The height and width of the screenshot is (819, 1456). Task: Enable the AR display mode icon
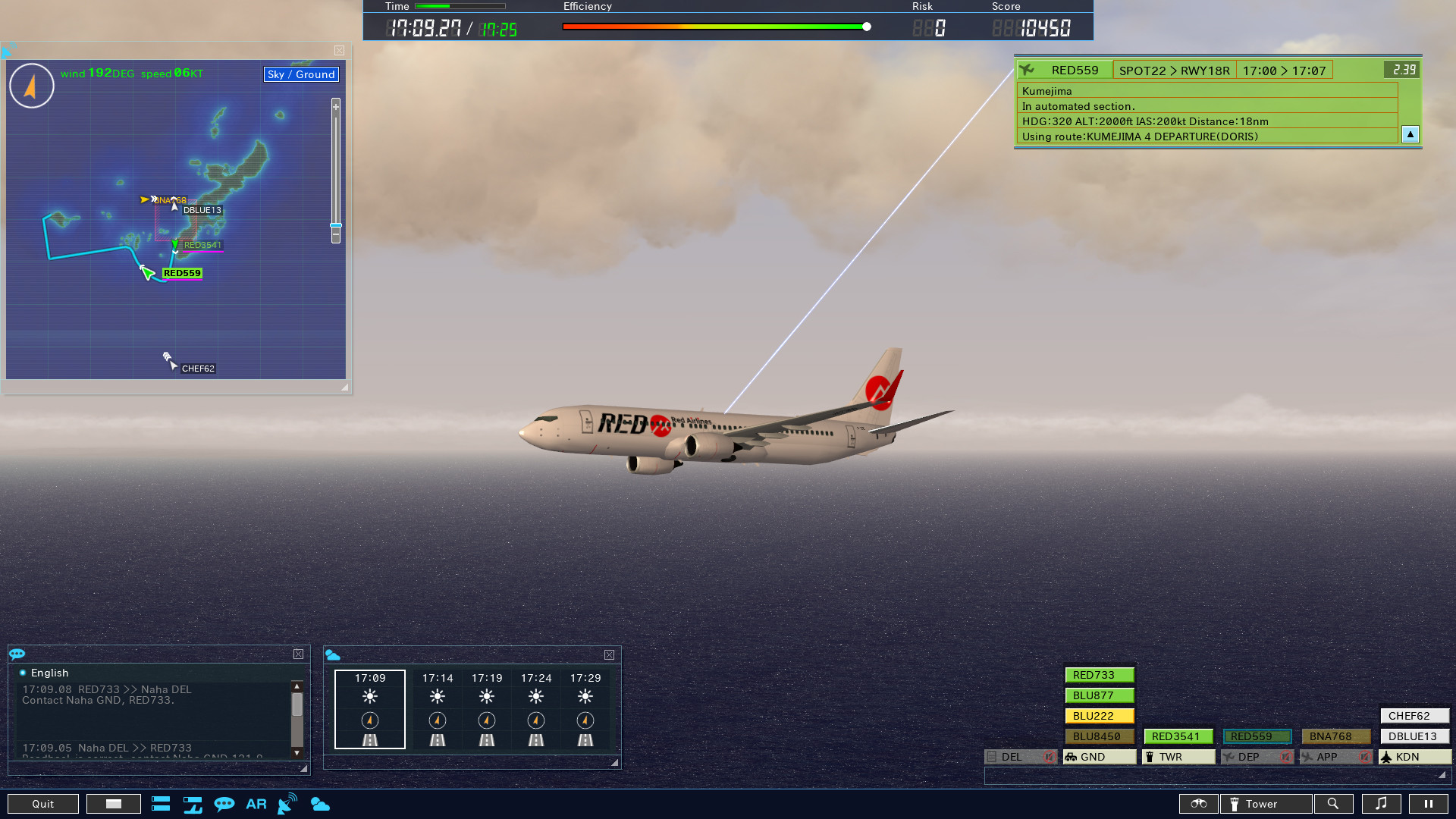click(x=256, y=804)
